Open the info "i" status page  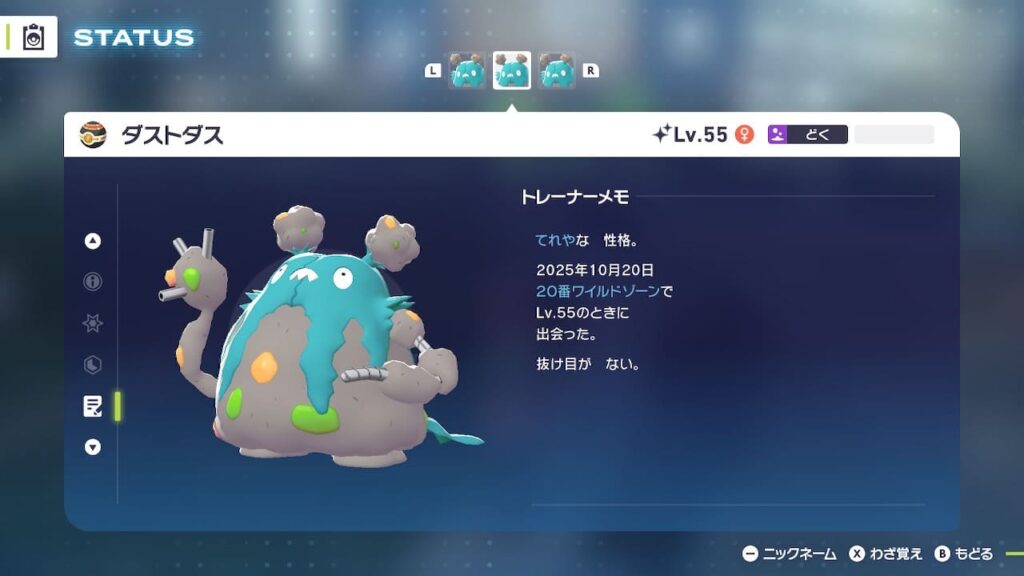(93, 282)
